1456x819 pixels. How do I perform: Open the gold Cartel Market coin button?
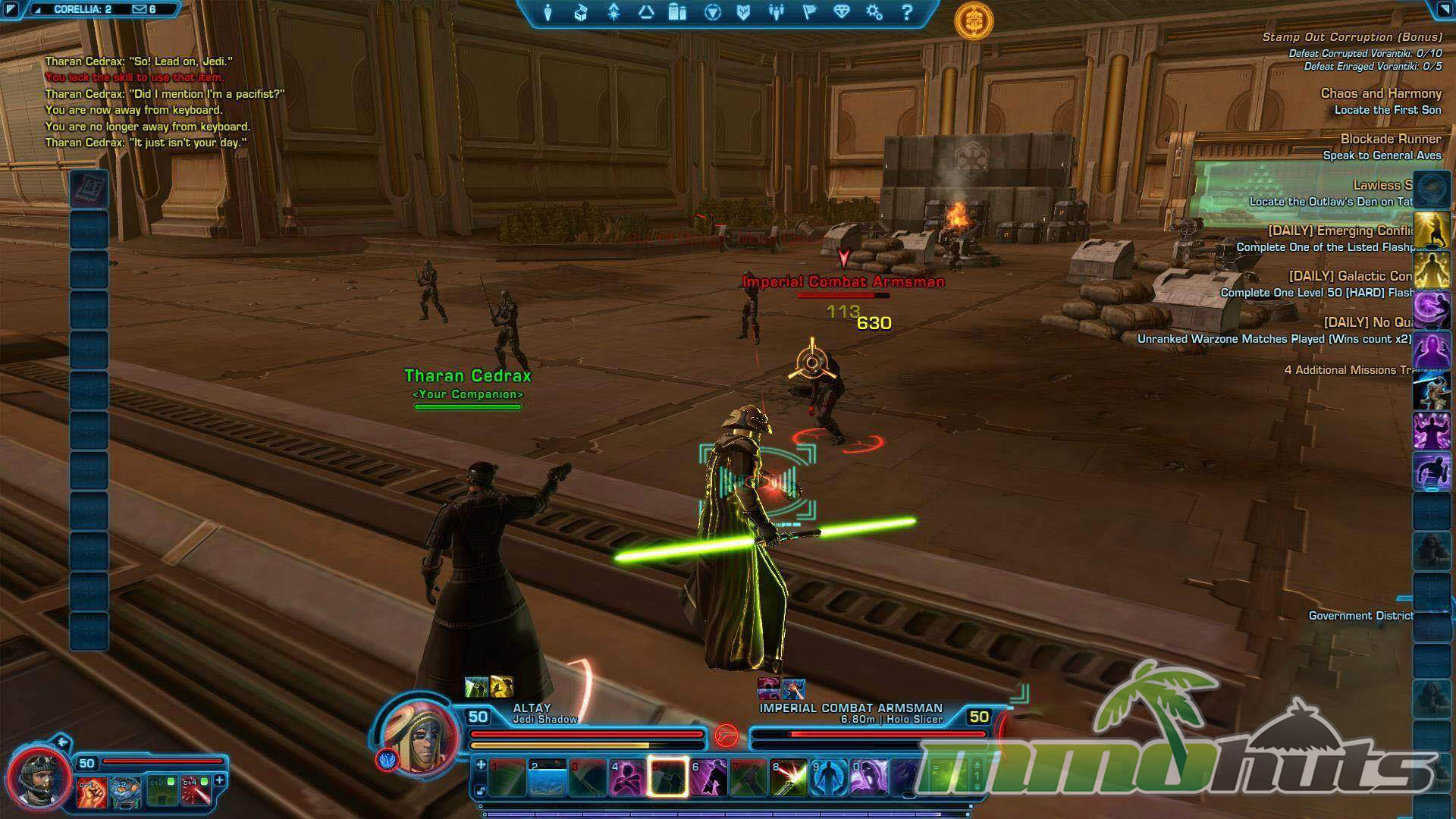pyautogui.click(x=974, y=20)
